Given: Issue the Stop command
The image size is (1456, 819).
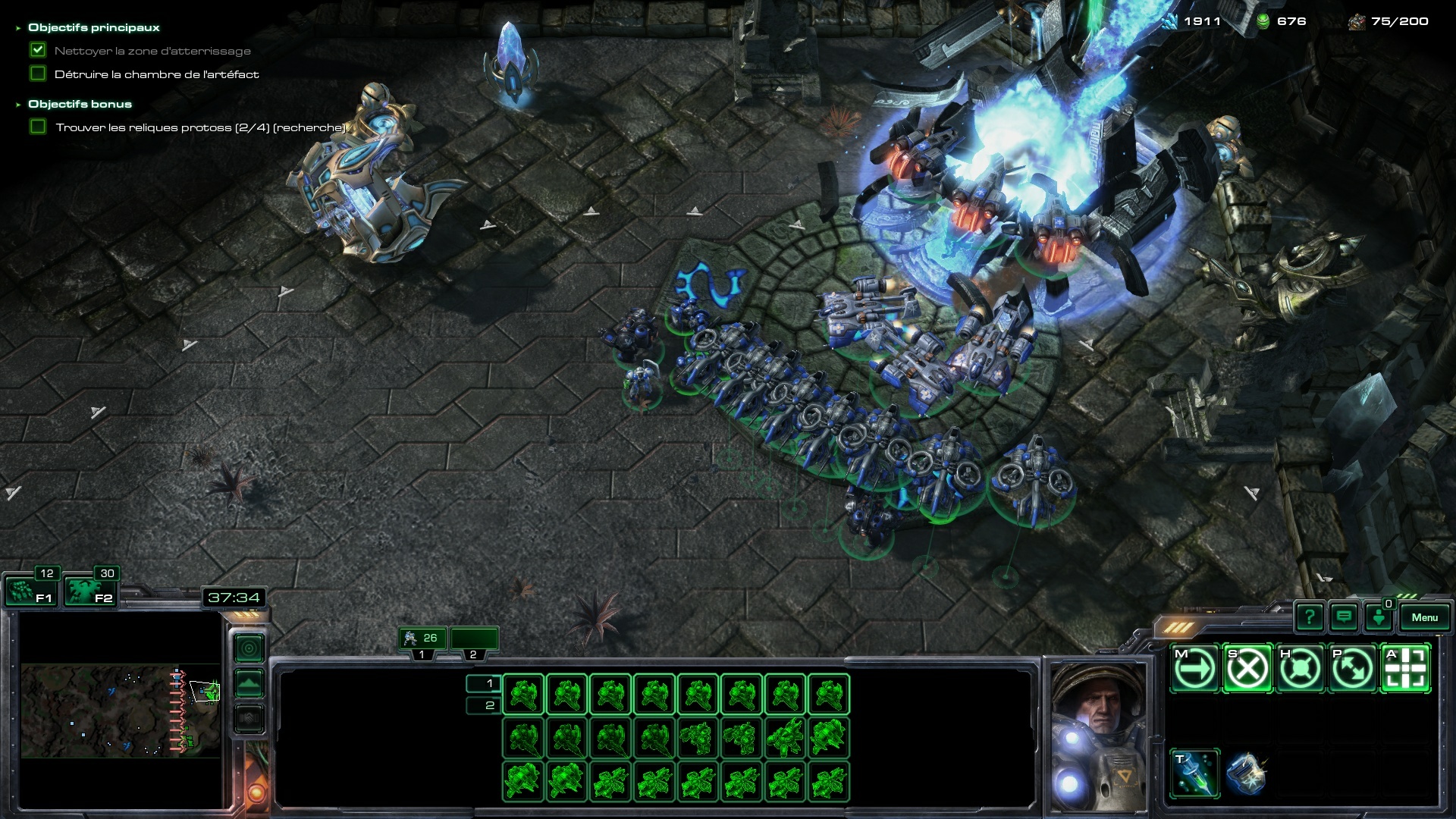Looking at the screenshot, I should [x=1247, y=669].
